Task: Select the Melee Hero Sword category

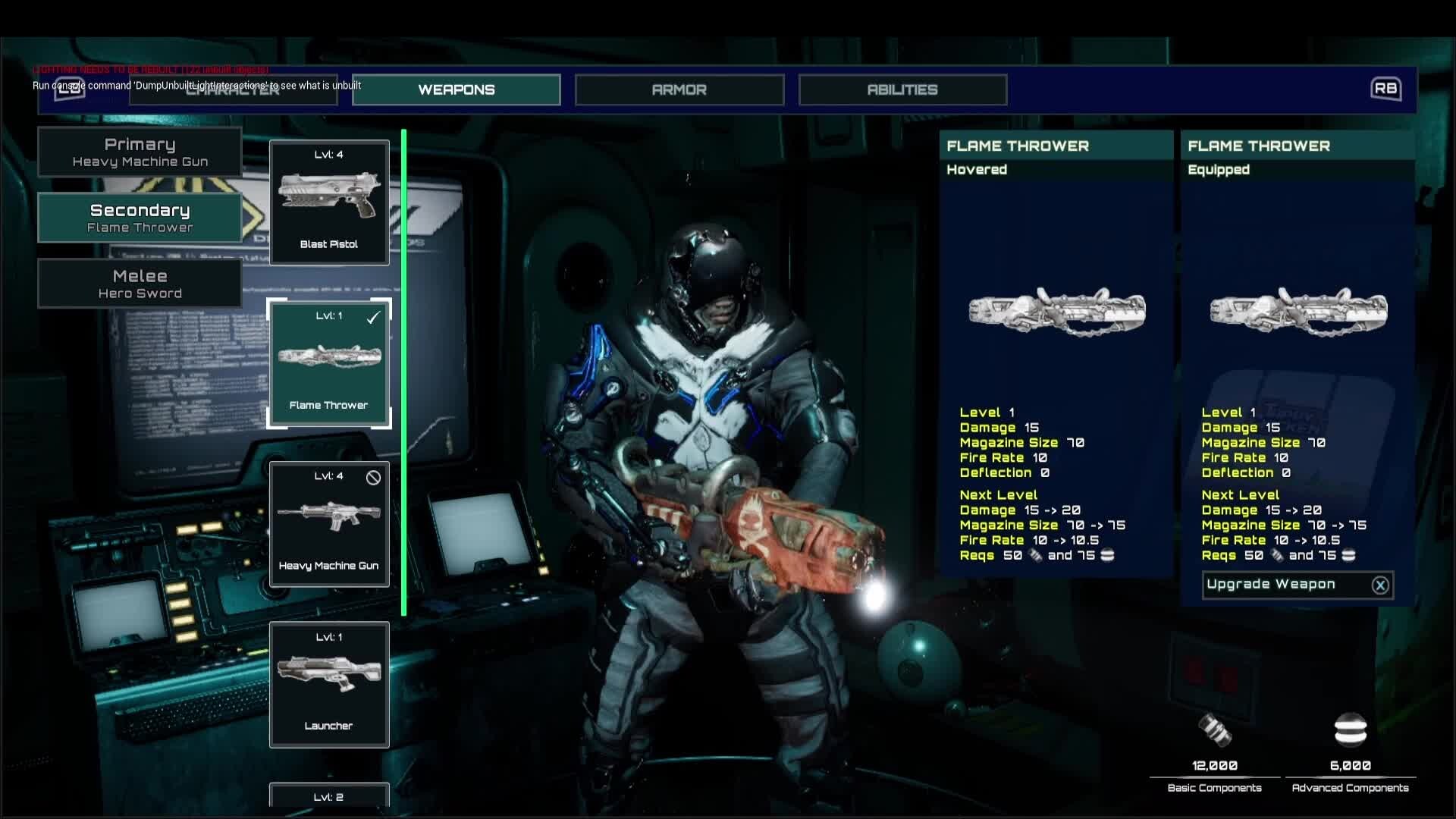Action: pos(140,284)
